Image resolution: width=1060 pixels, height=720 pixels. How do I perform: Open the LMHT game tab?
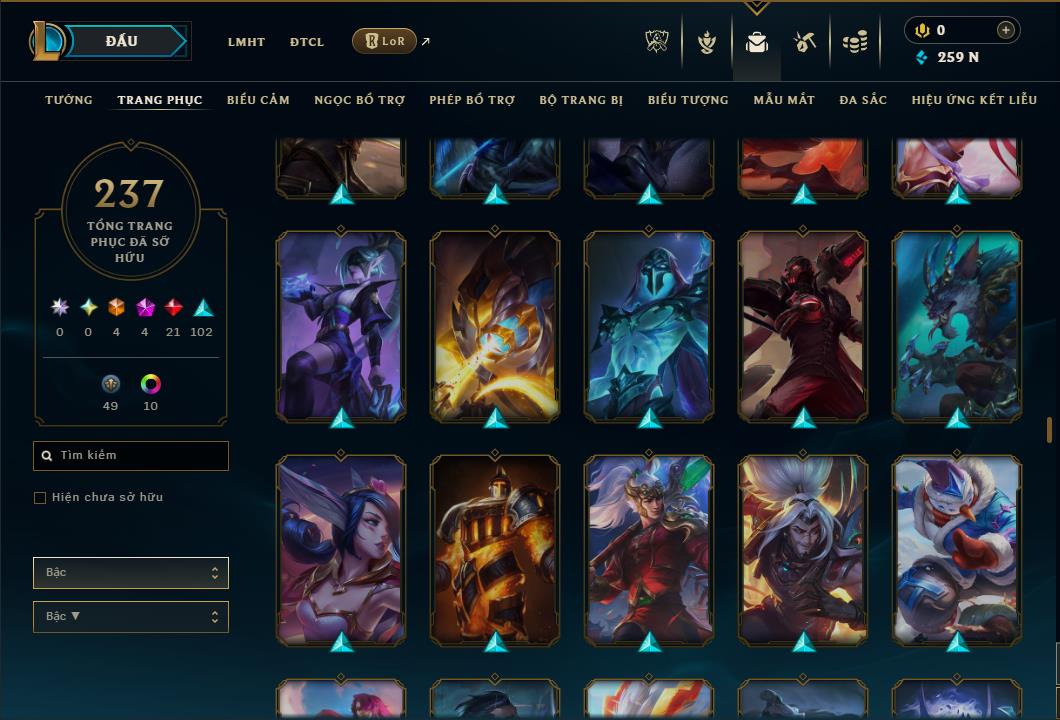(x=246, y=42)
